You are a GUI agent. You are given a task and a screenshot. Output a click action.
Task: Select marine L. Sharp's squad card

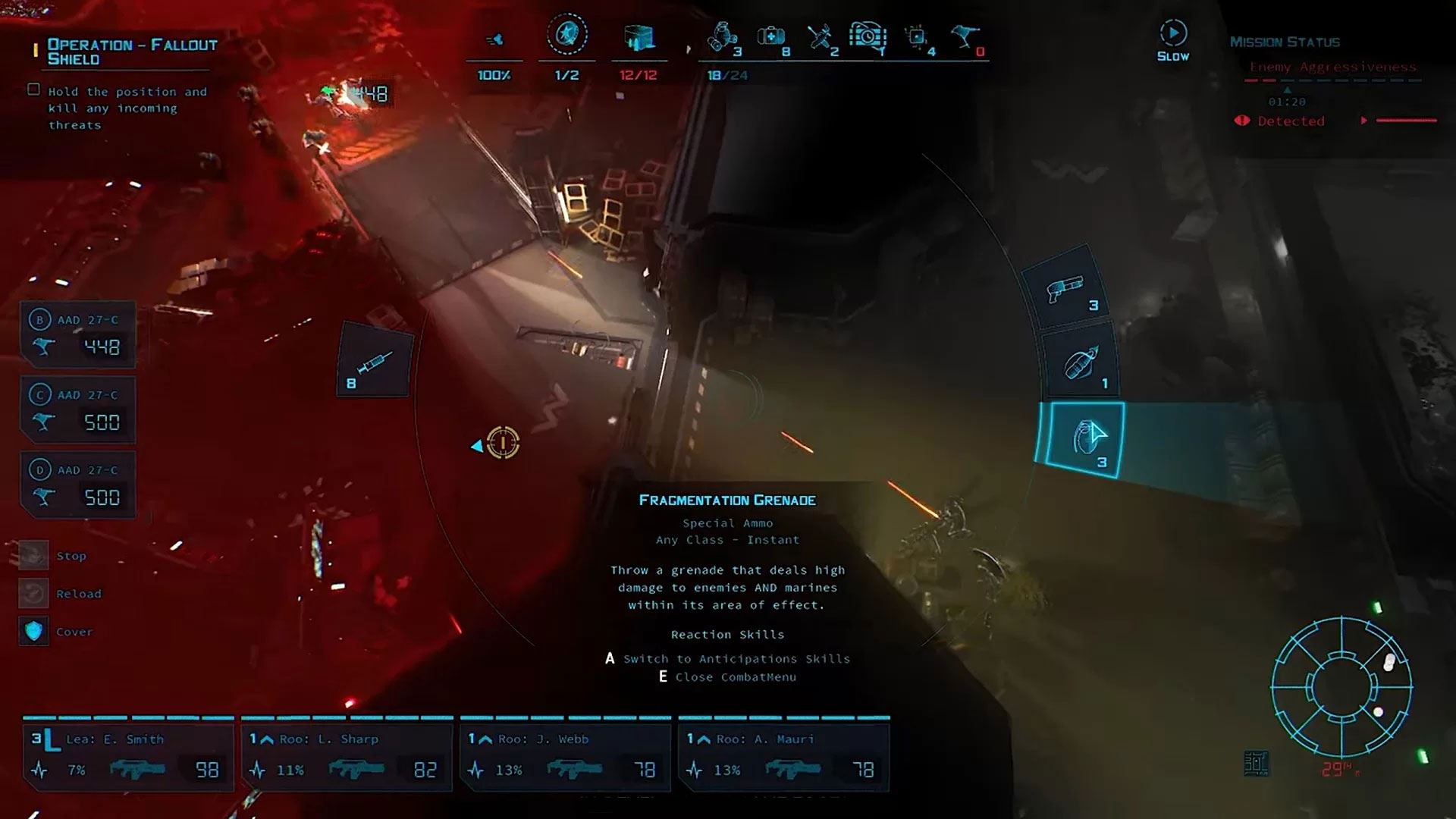tap(347, 756)
